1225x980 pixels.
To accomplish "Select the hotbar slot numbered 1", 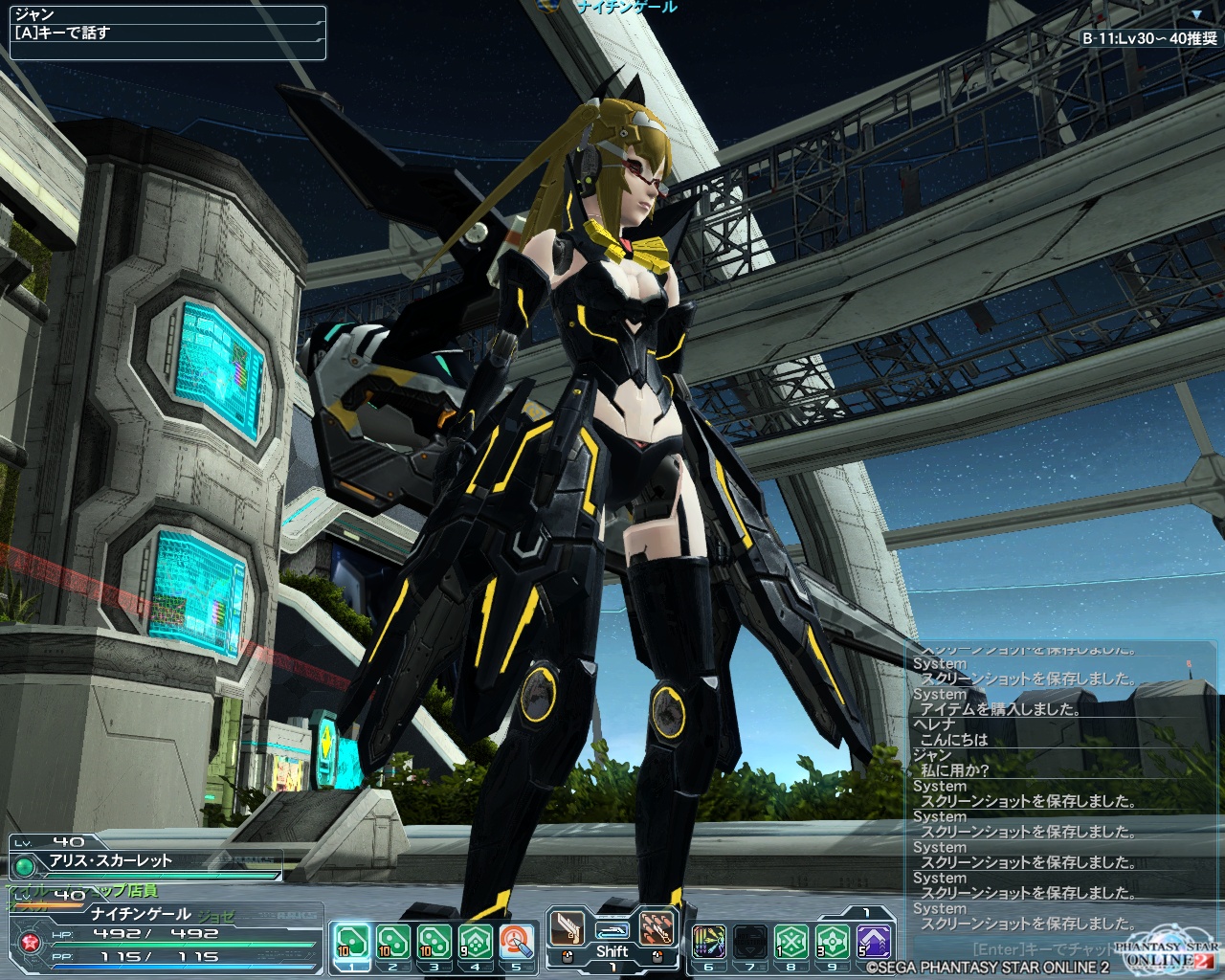I will [x=351, y=942].
